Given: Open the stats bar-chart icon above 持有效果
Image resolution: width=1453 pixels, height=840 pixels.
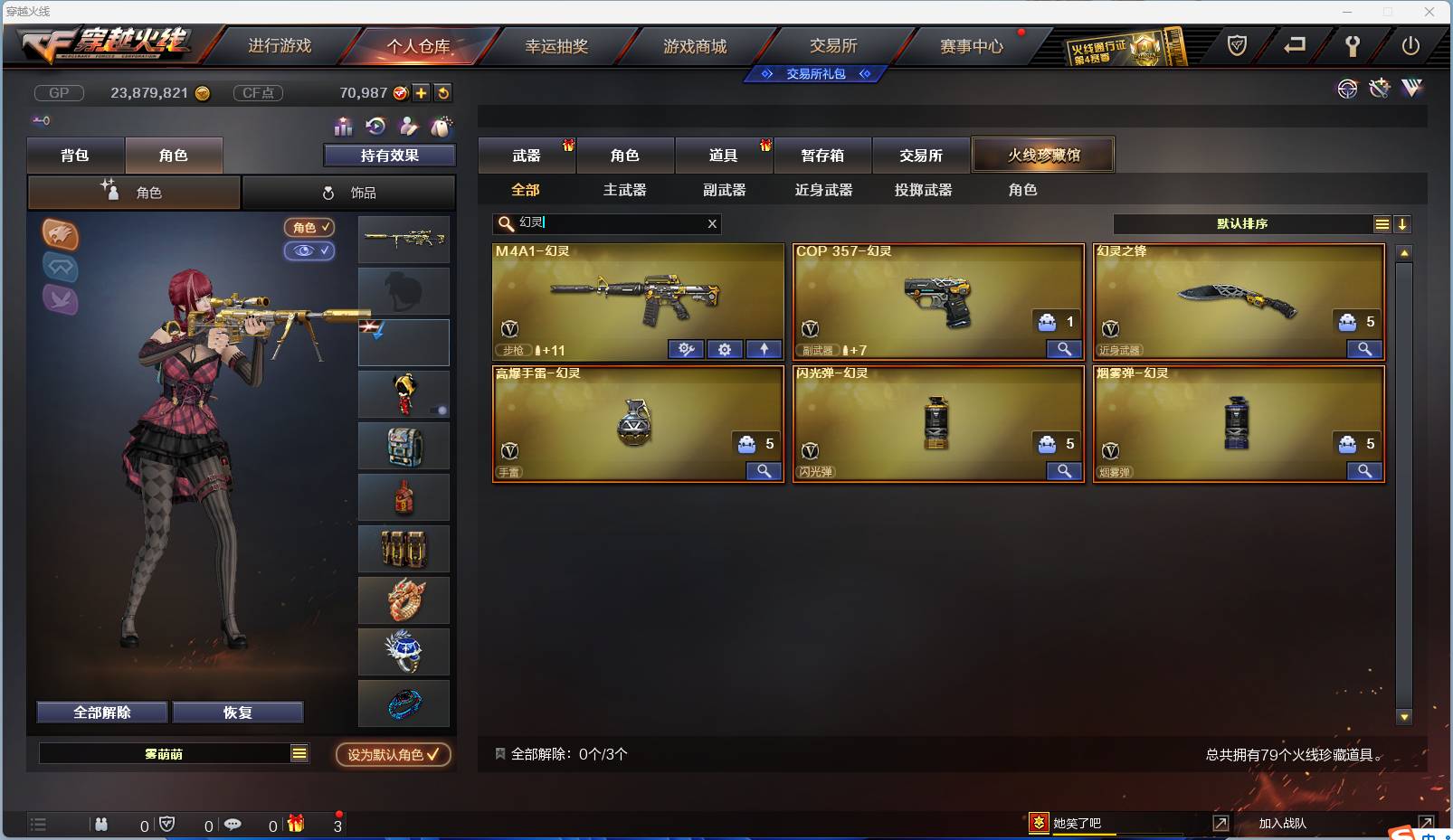Looking at the screenshot, I should point(342,127).
